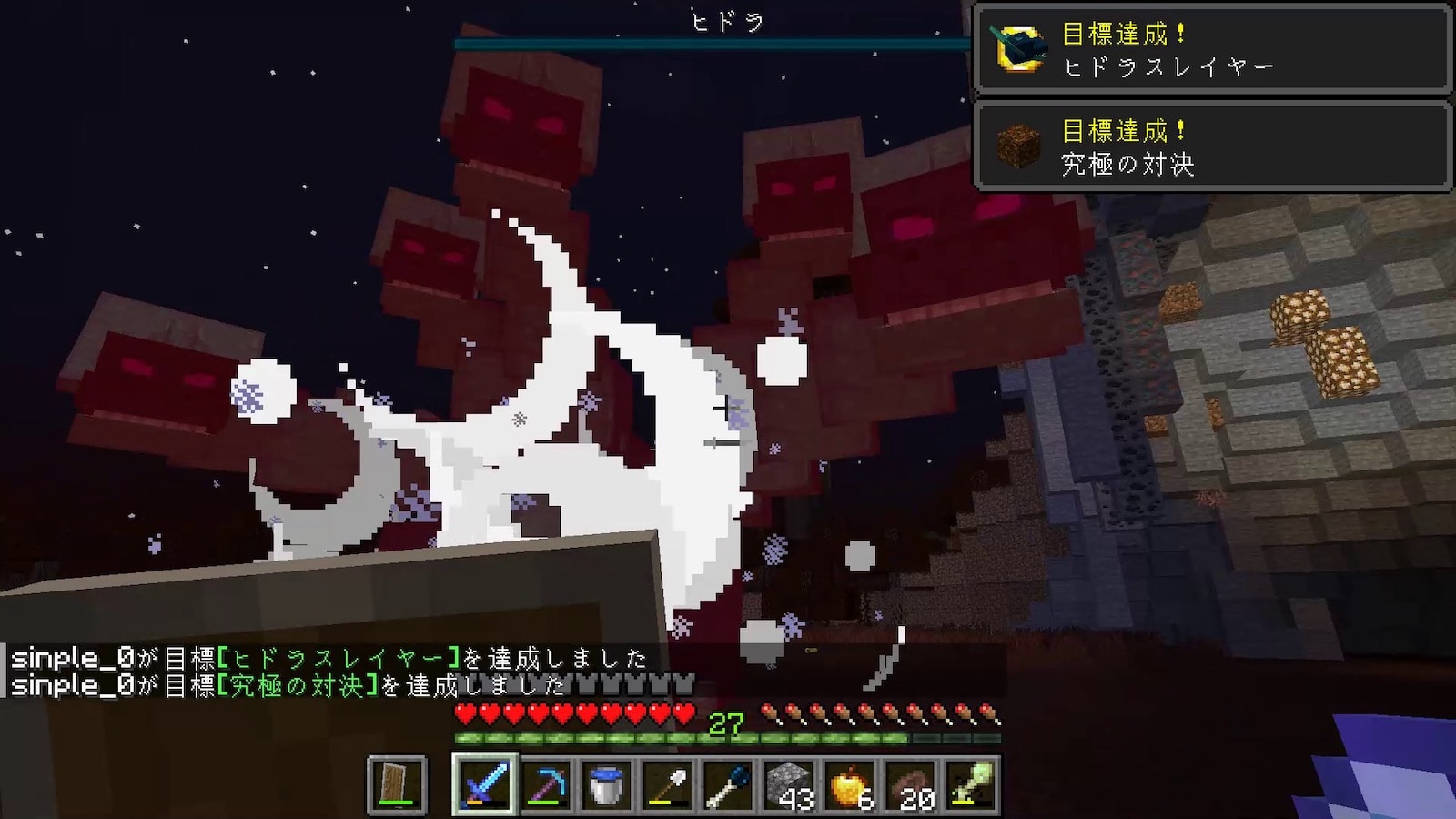Choose the golden apple slot
The width and height of the screenshot is (1456, 819).
pyautogui.click(x=850, y=784)
